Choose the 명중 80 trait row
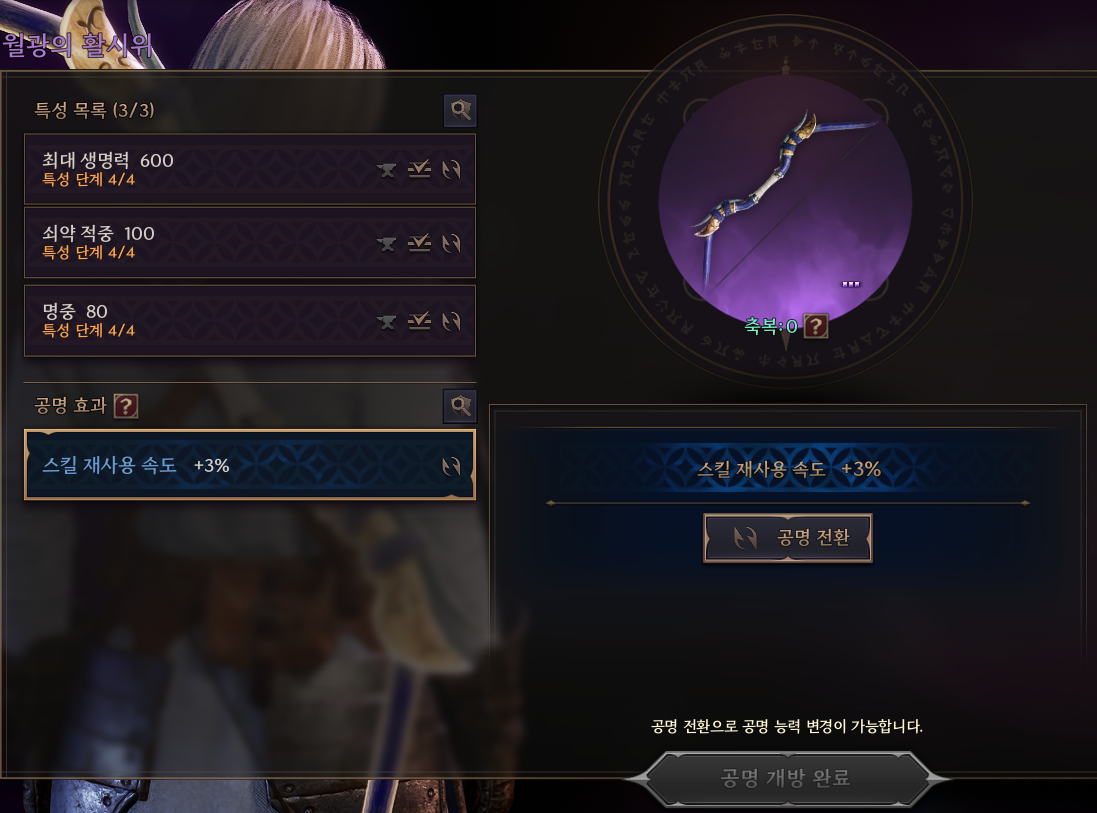Image resolution: width=1097 pixels, height=813 pixels. coord(200,320)
